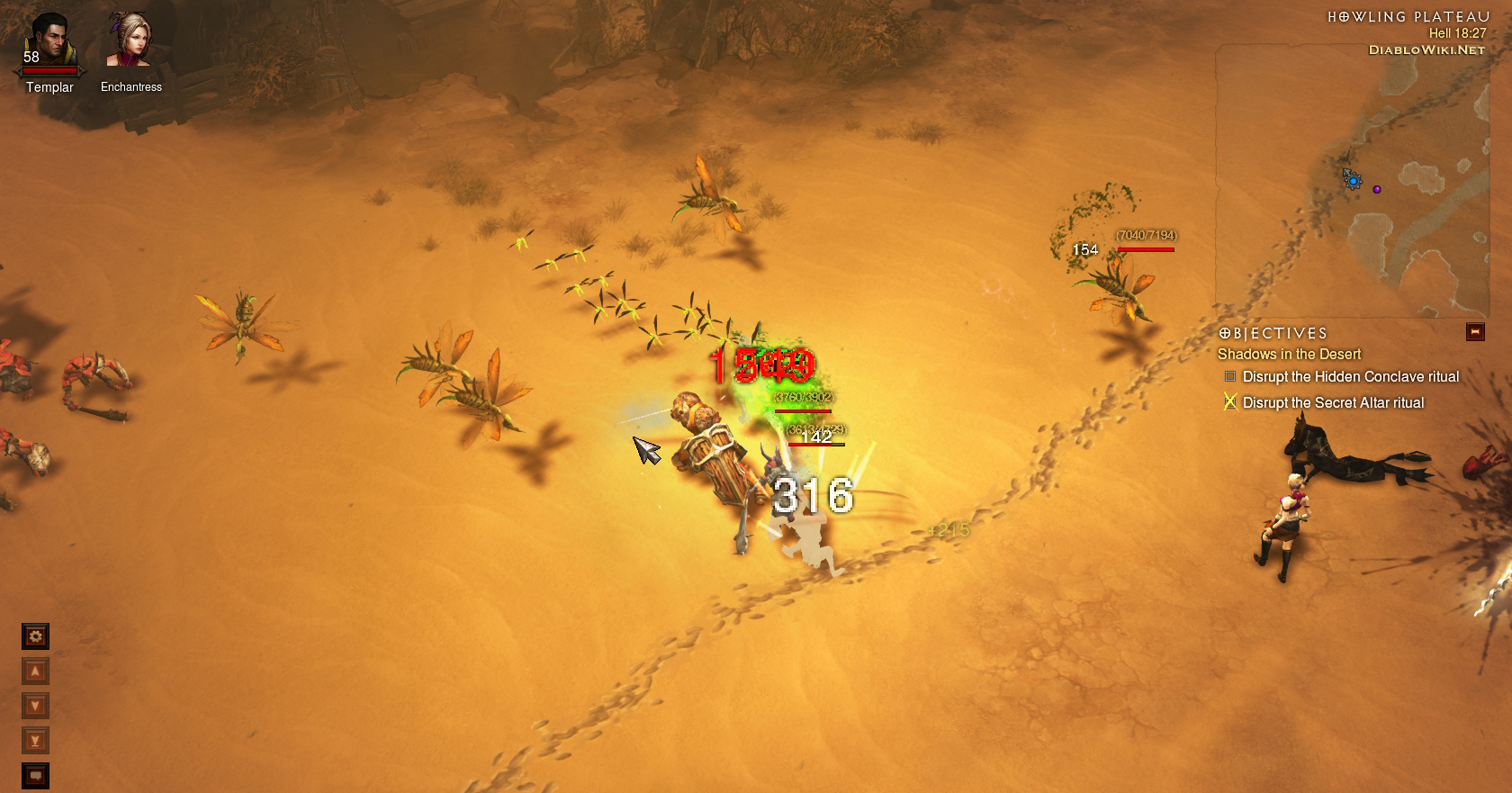This screenshot has width=1512, height=793.
Task: Open the chat window speech bubble button
Action: coord(35,775)
